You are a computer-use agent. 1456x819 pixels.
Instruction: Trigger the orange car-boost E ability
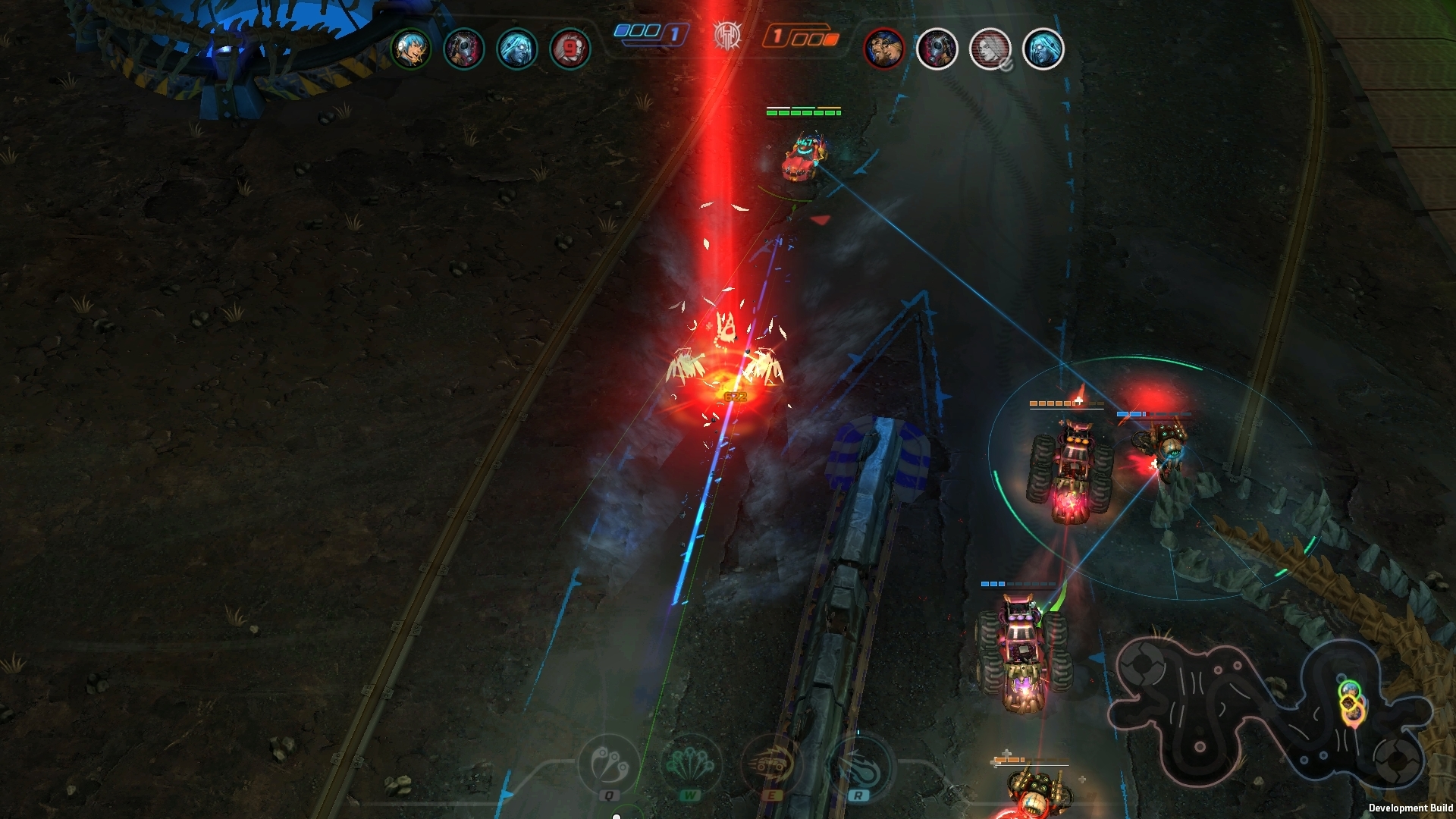point(770,763)
